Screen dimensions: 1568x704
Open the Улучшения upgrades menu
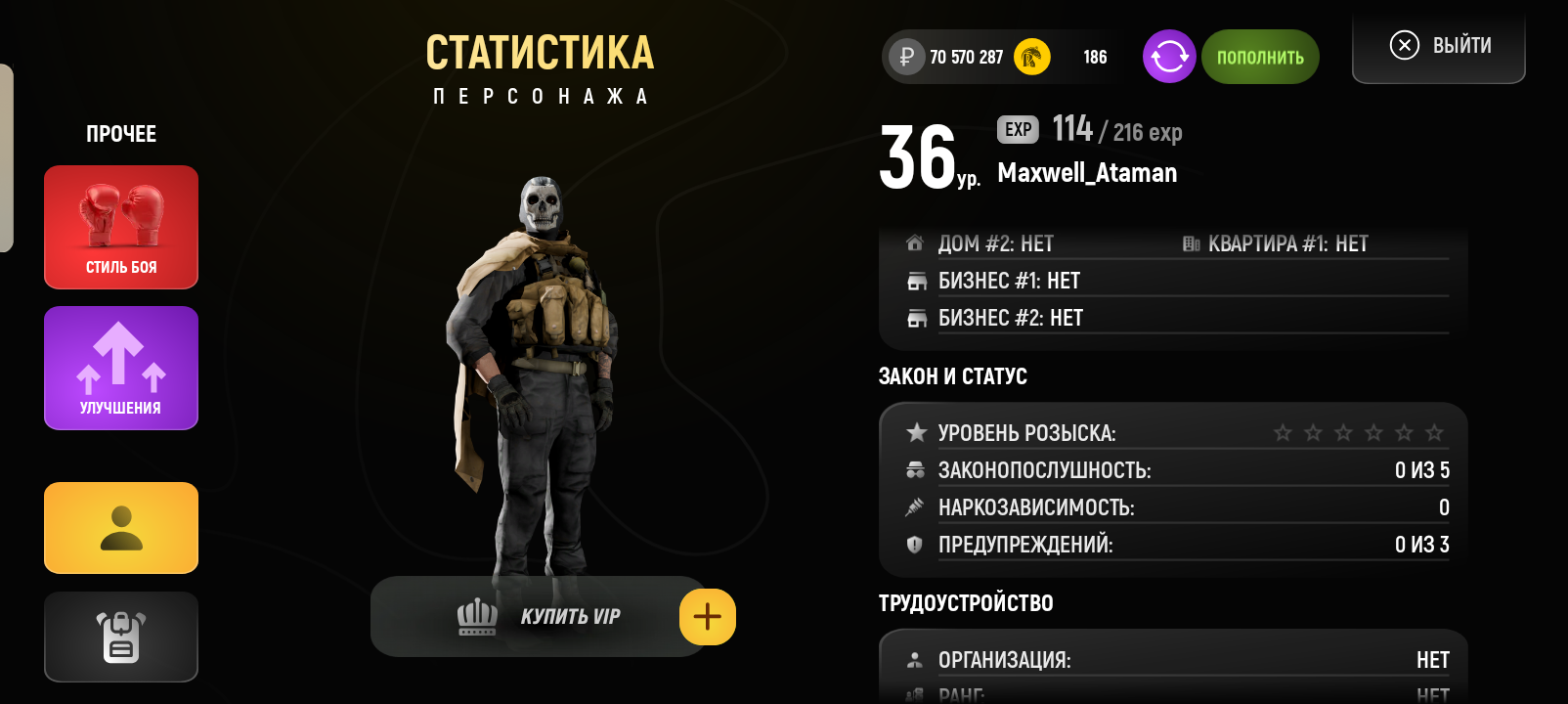click(x=121, y=368)
